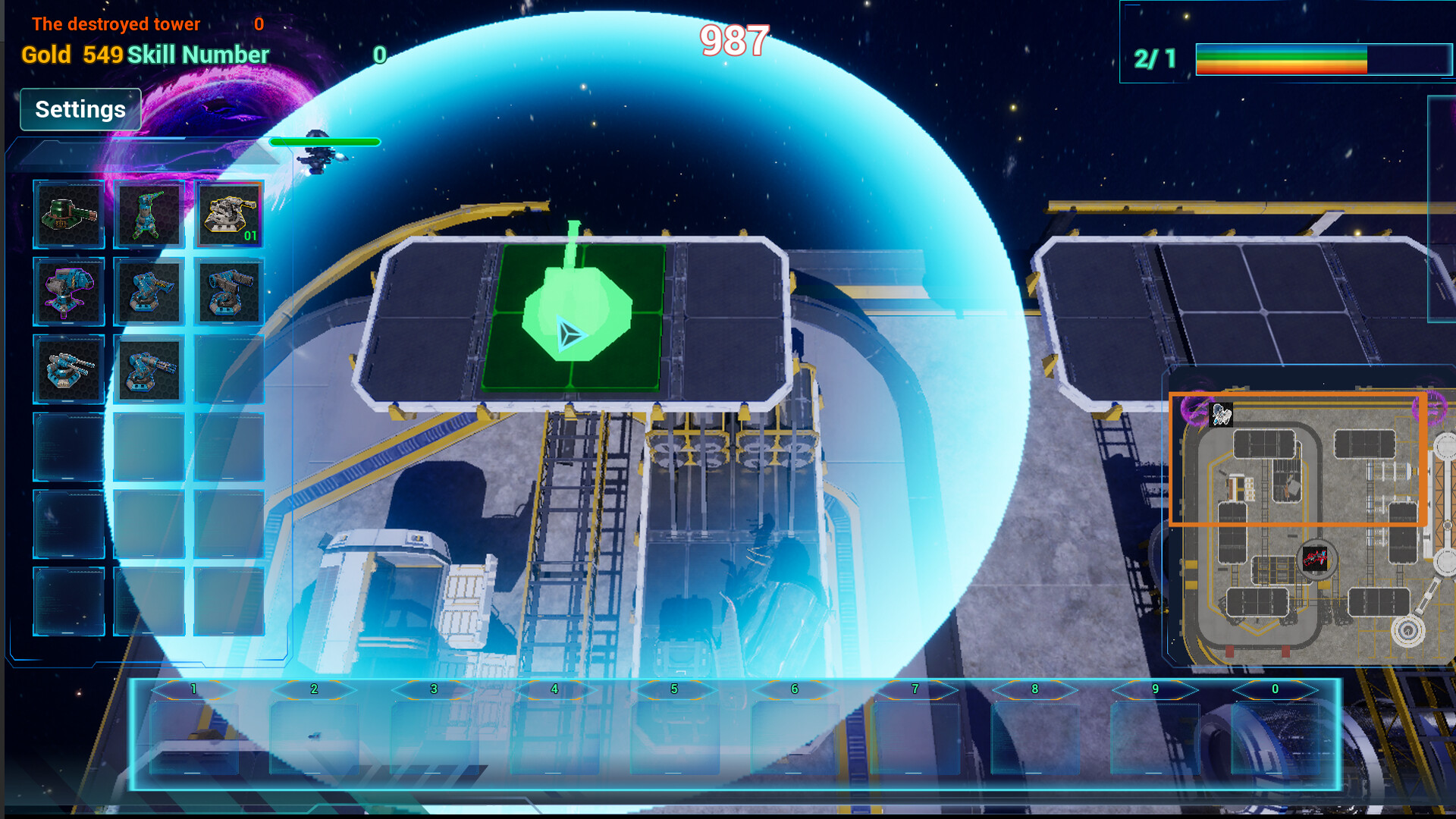Select the blue gatling gun turret icon
The image size is (1456, 819).
(149, 370)
